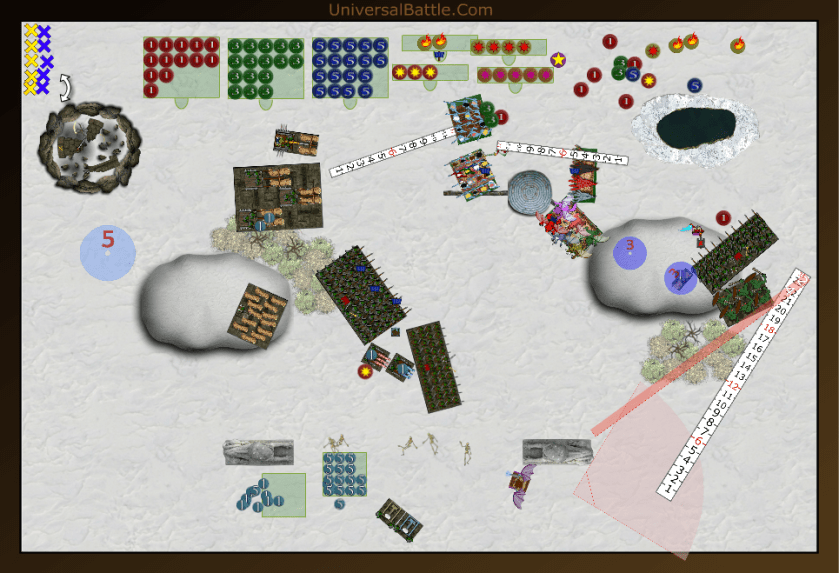Pick the yellow starburst counter tray
Image resolution: width=839 pixels, height=573 pixels.
430,72
